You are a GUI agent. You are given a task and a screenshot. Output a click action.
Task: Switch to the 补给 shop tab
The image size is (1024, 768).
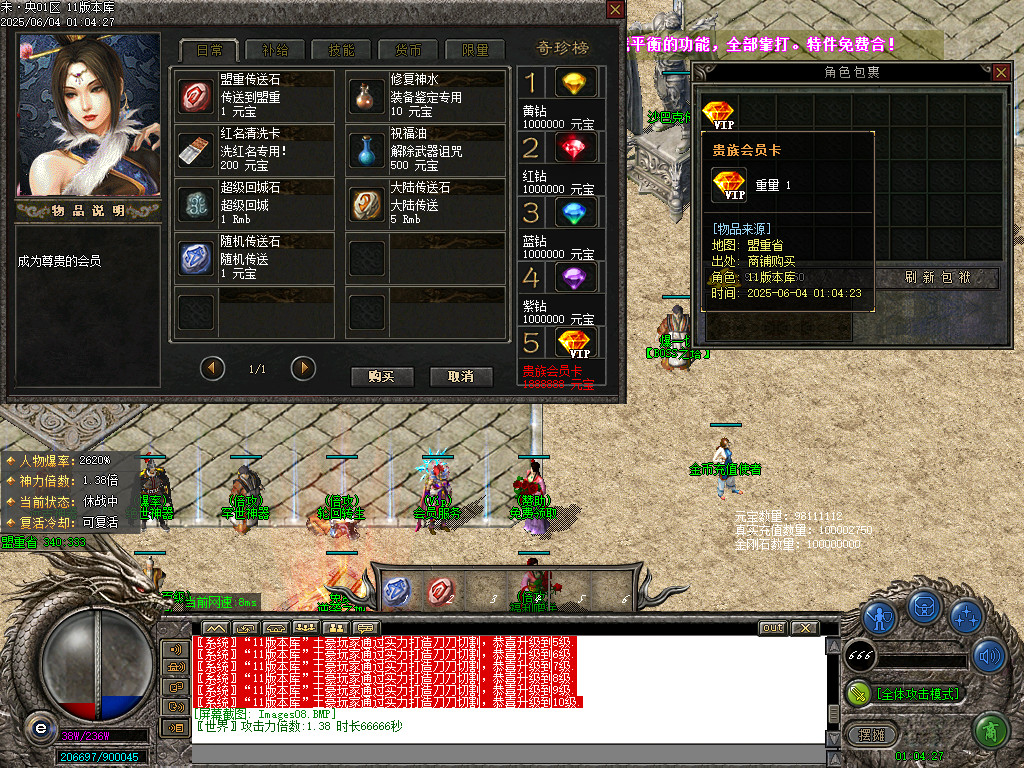point(275,50)
